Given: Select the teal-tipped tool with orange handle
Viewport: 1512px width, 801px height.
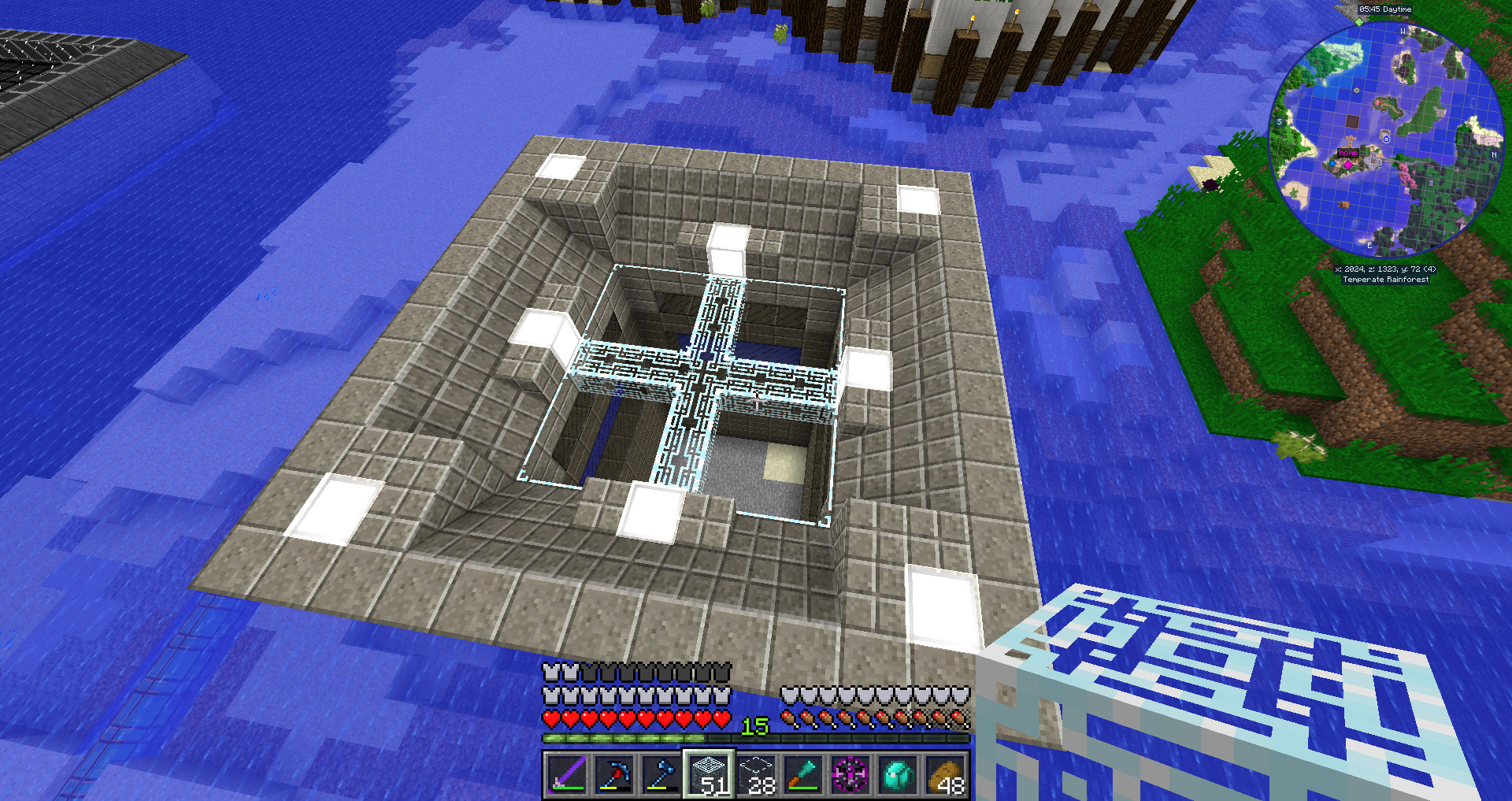Looking at the screenshot, I should click(x=803, y=774).
